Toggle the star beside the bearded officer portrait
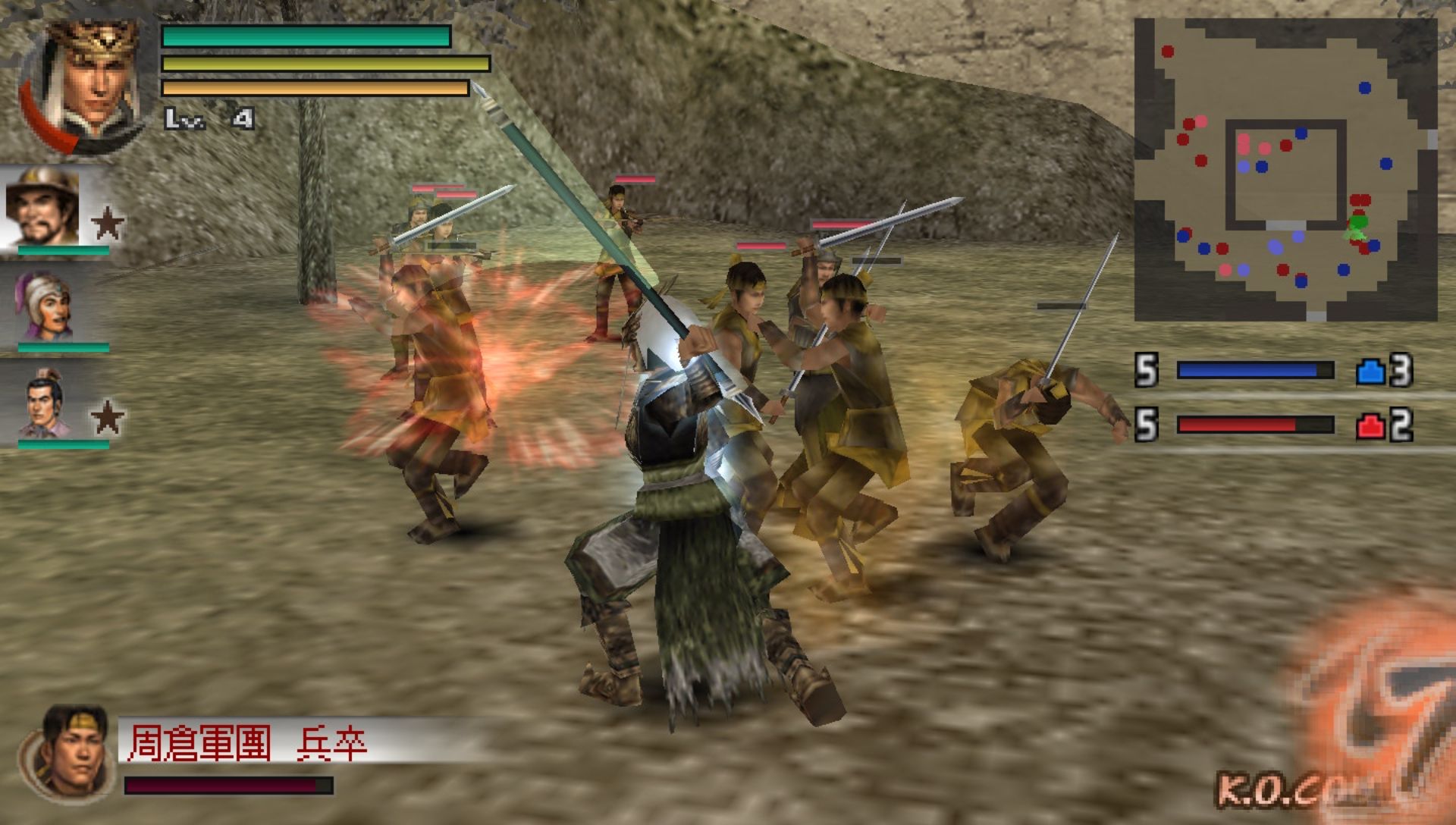Screen dimensions: 1456x825 click(x=108, y=221)
